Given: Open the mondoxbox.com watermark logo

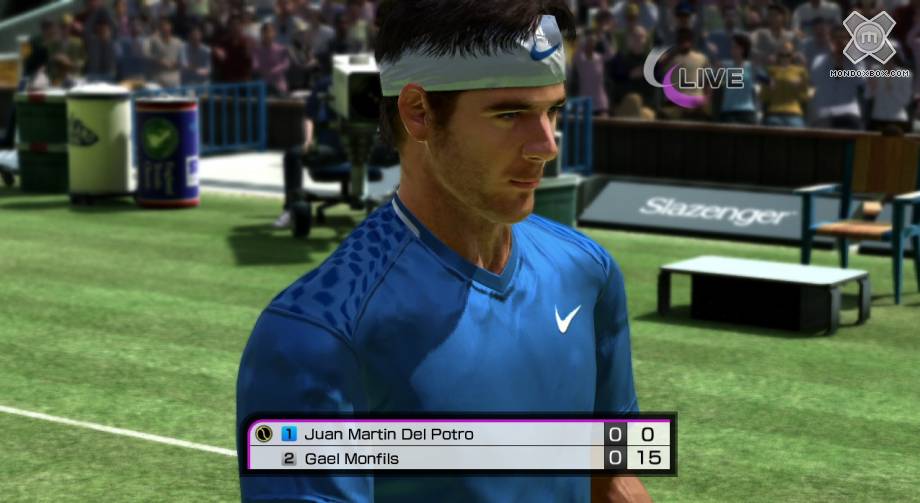Looking at the screenshot, I should (869, 44).
